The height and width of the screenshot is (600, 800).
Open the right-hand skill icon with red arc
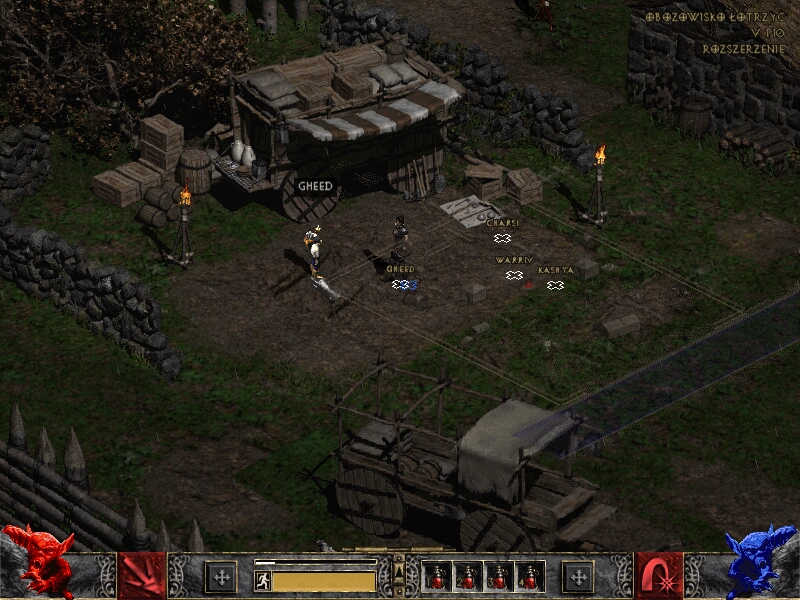[658, 576]
